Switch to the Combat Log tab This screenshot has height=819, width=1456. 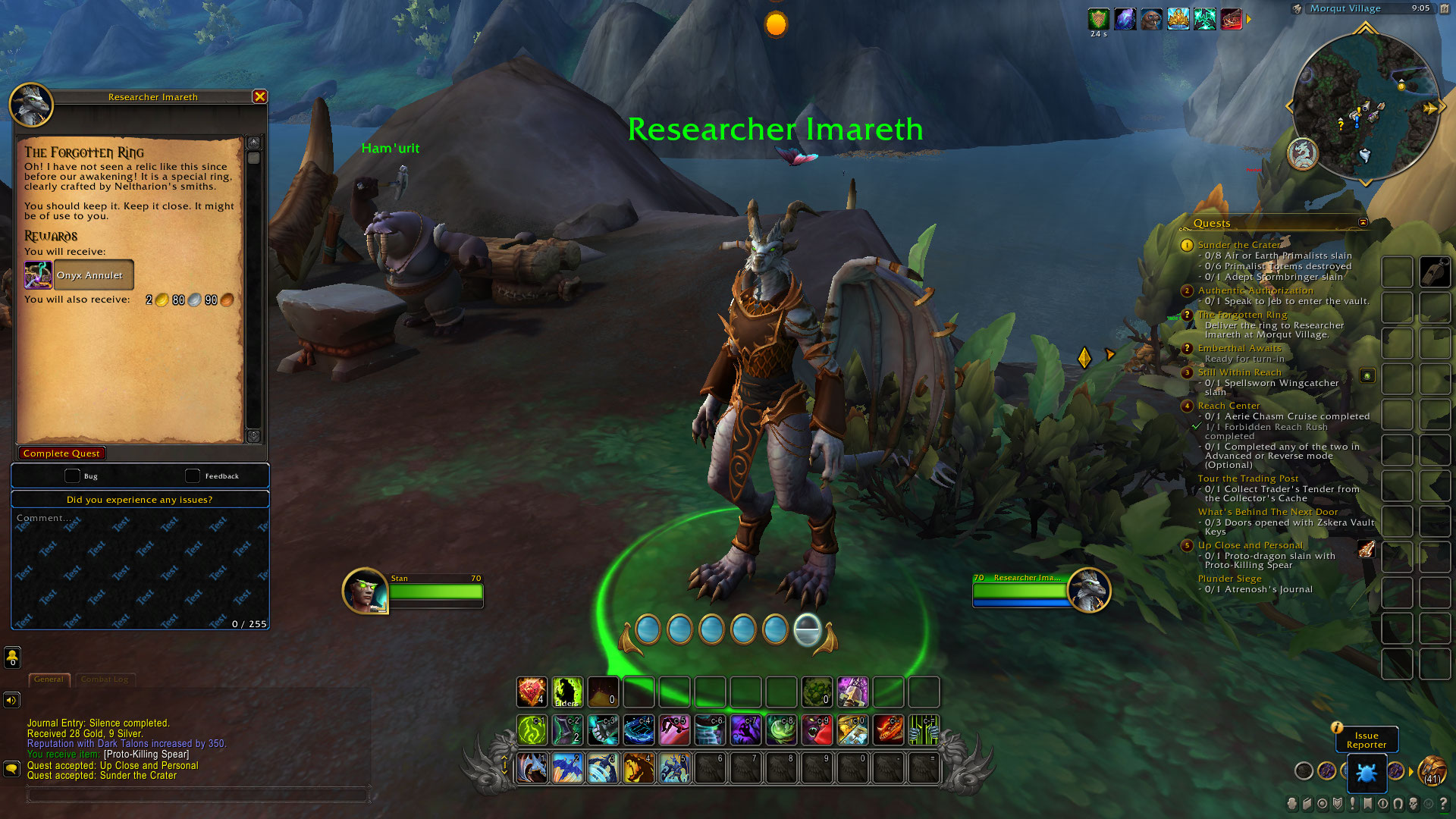click(105, 679)
